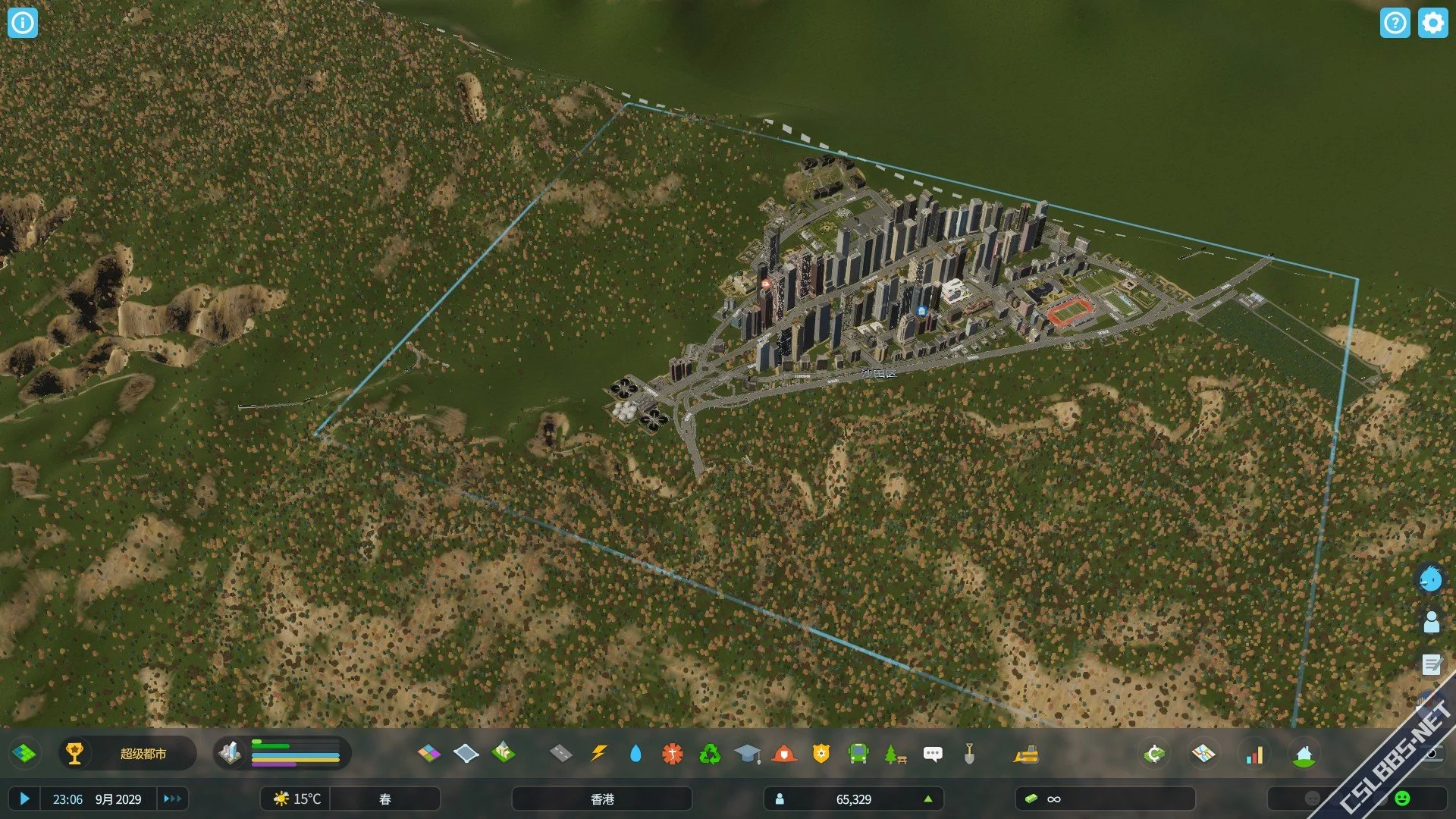Open the public transport bus menu

(858, 753)
